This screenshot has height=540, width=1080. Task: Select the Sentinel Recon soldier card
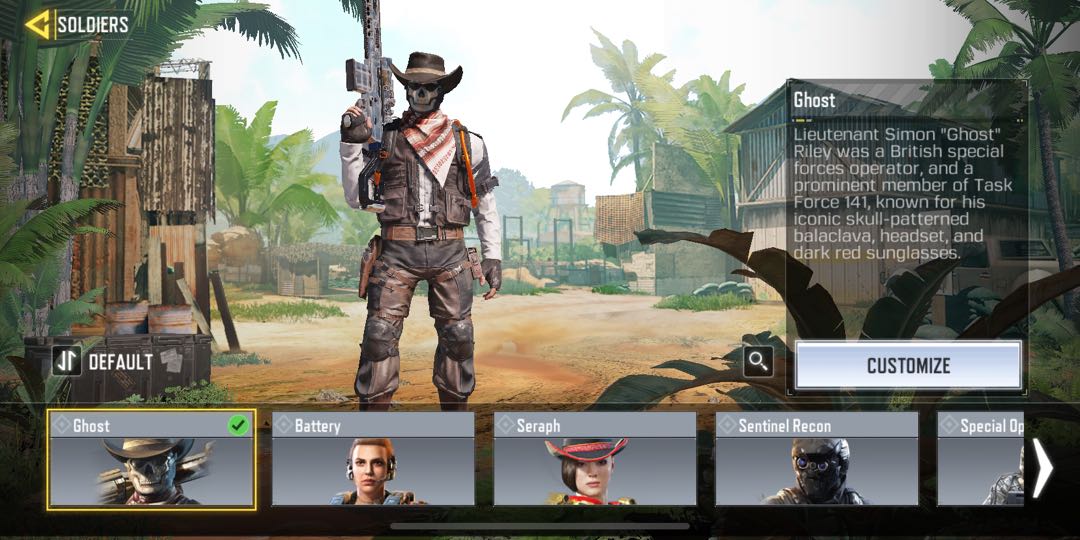coord(817,459)
